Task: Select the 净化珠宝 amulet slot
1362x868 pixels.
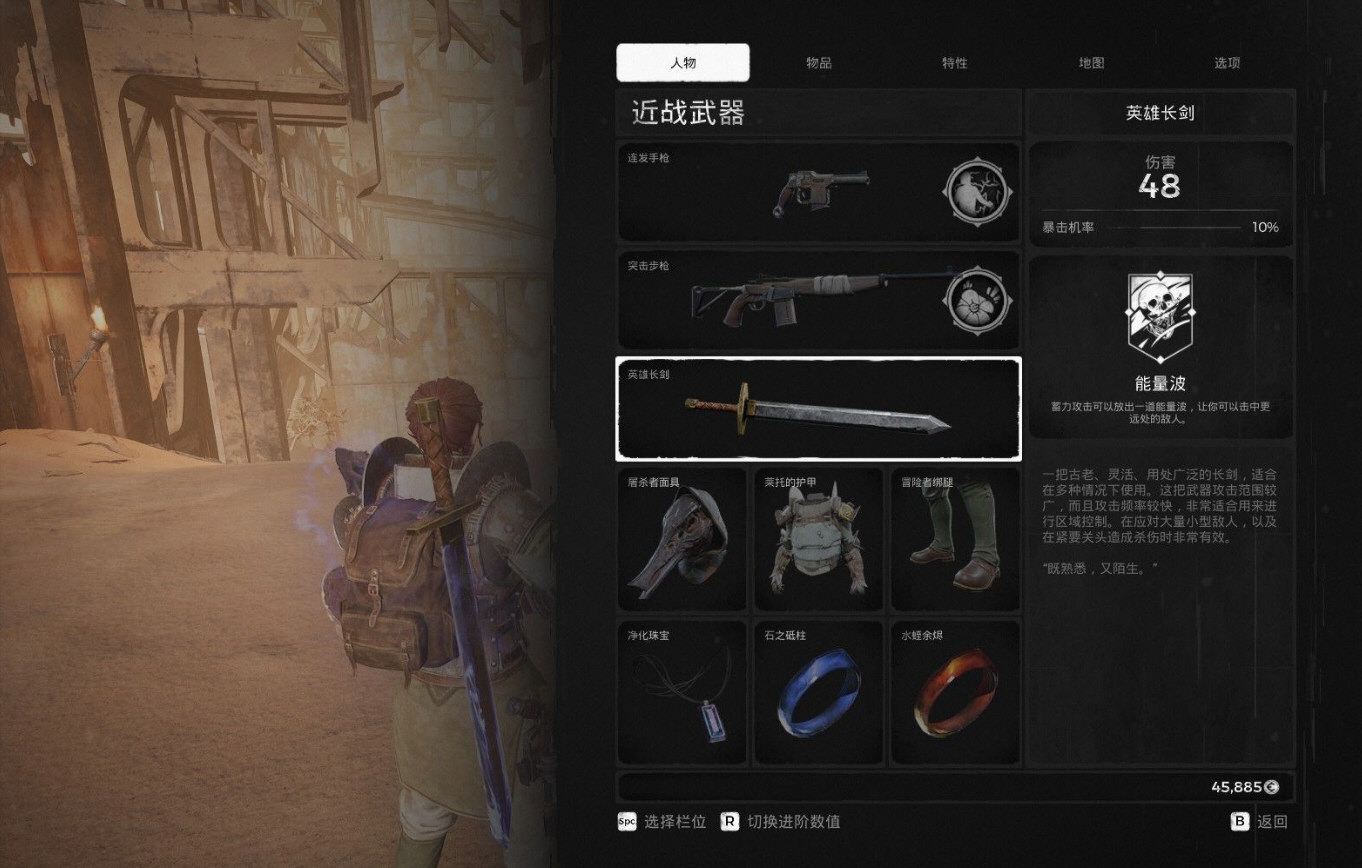Action: click(x=682, y=693)
